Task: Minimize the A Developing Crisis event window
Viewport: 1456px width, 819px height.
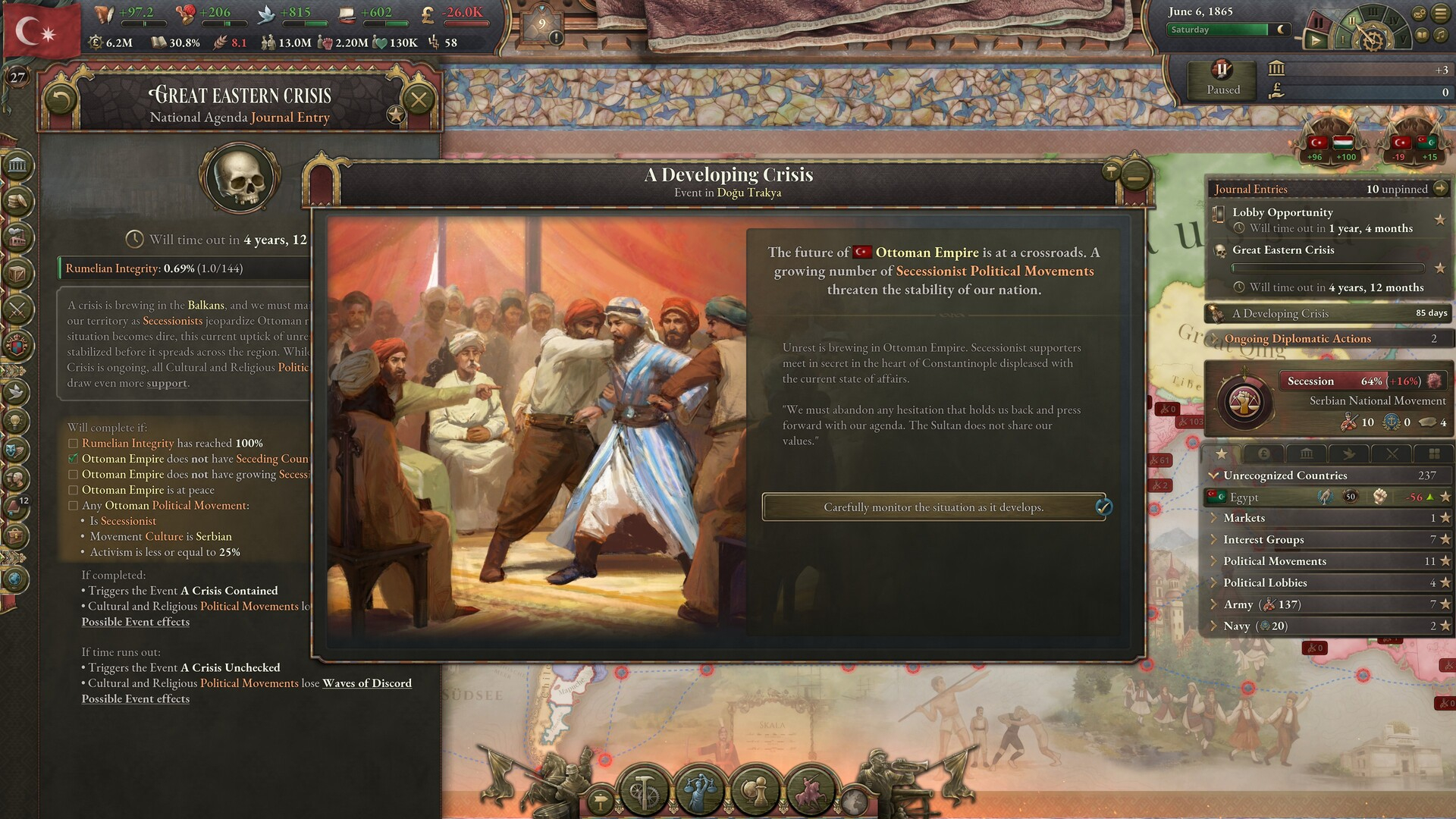Action: [1135, 176]
